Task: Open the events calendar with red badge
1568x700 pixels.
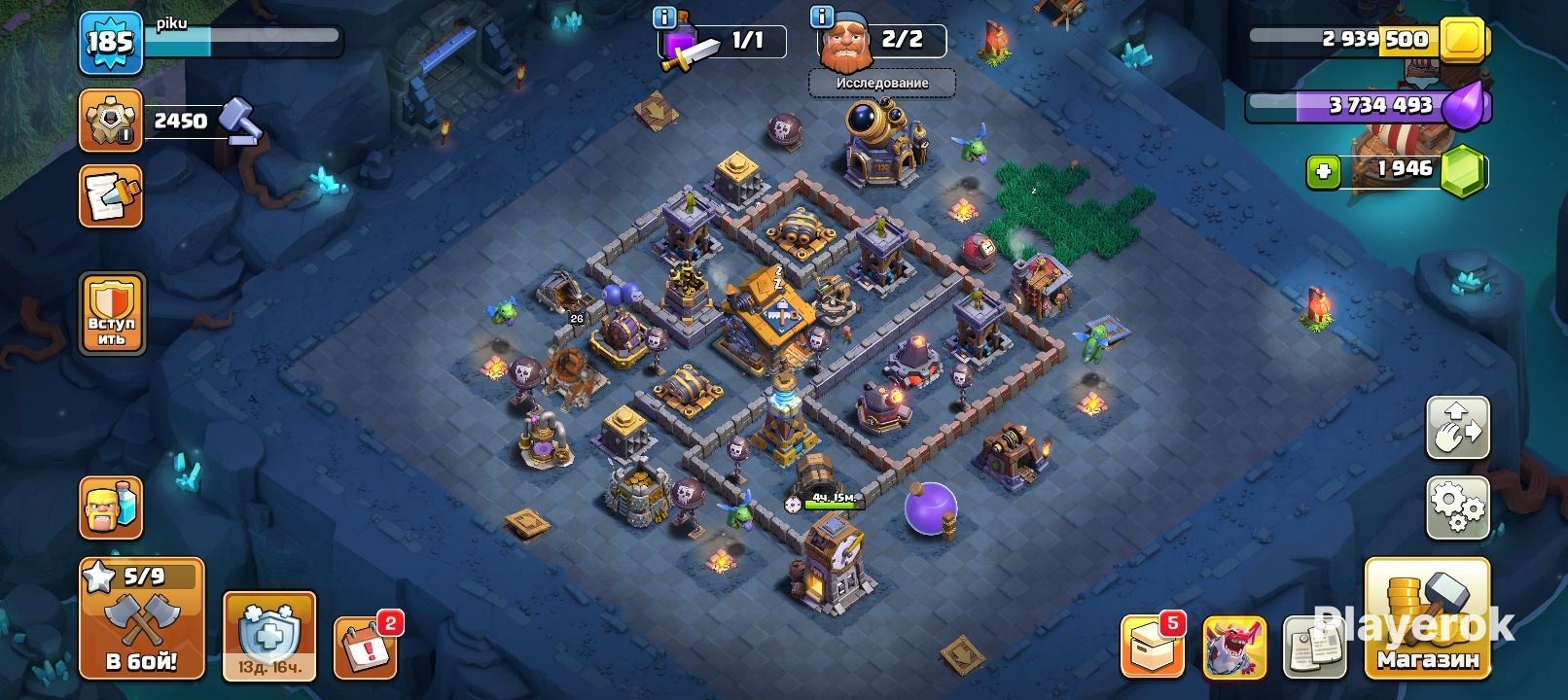Action: point(365,646)
